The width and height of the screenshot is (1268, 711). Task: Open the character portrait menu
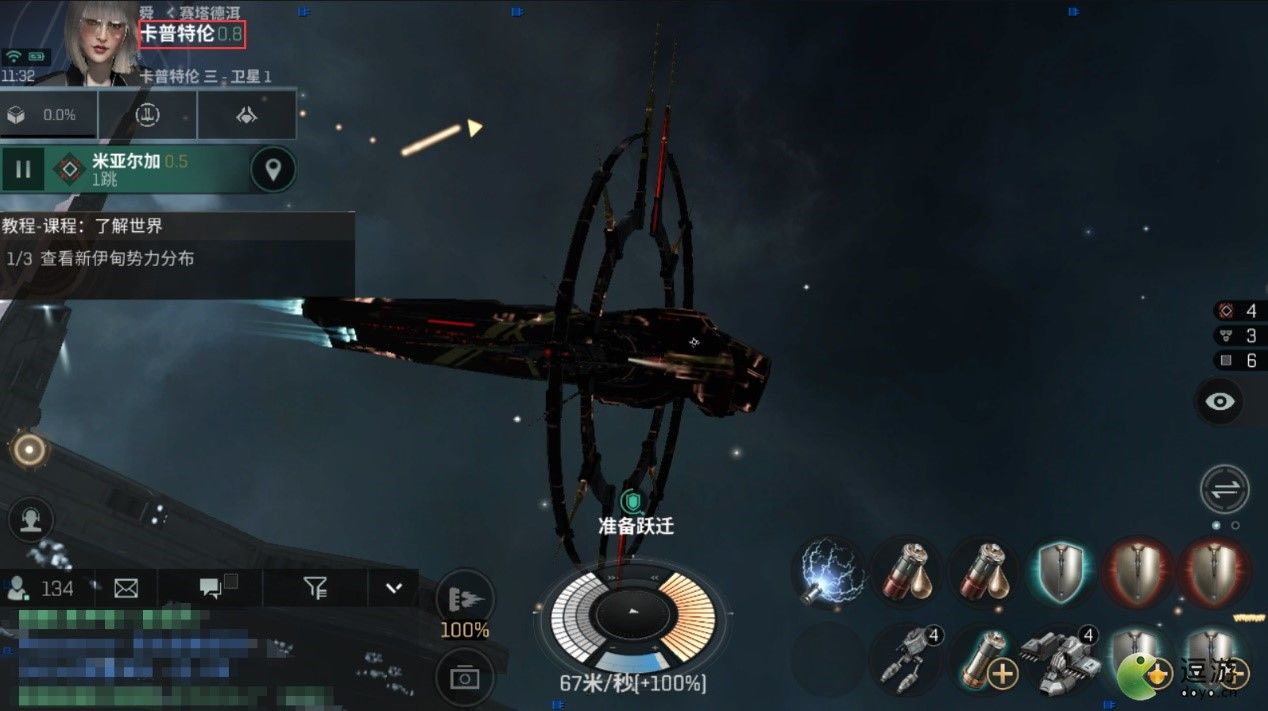(x=100, y=42)
